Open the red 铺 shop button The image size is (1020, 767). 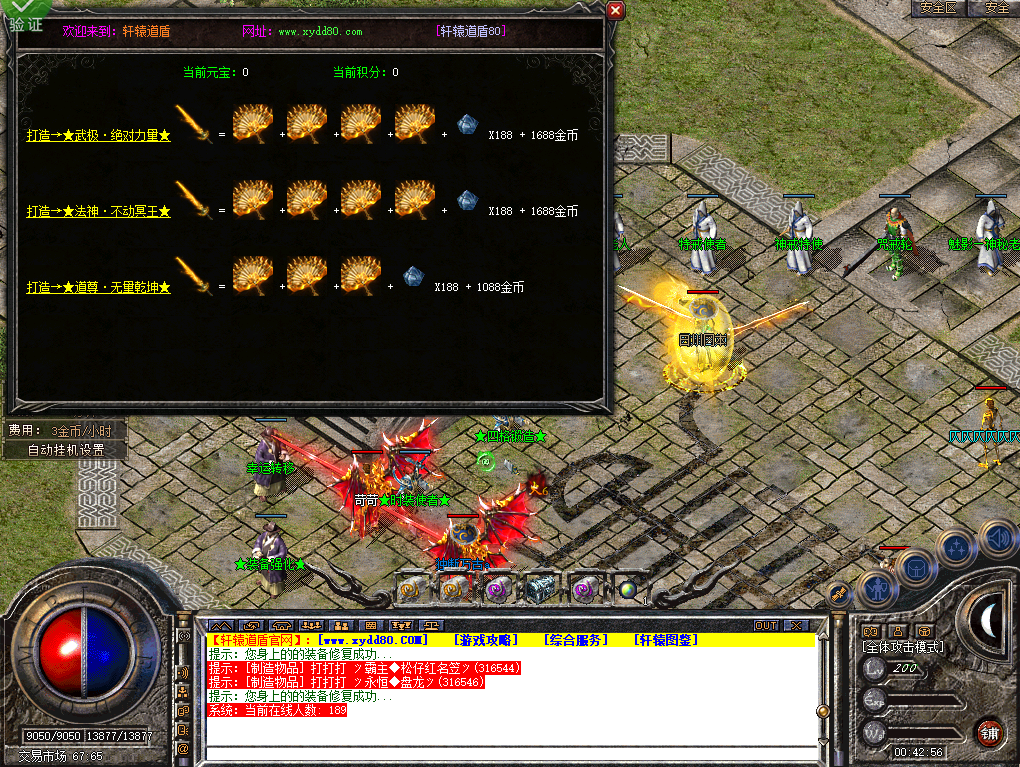tap(990, 731)
